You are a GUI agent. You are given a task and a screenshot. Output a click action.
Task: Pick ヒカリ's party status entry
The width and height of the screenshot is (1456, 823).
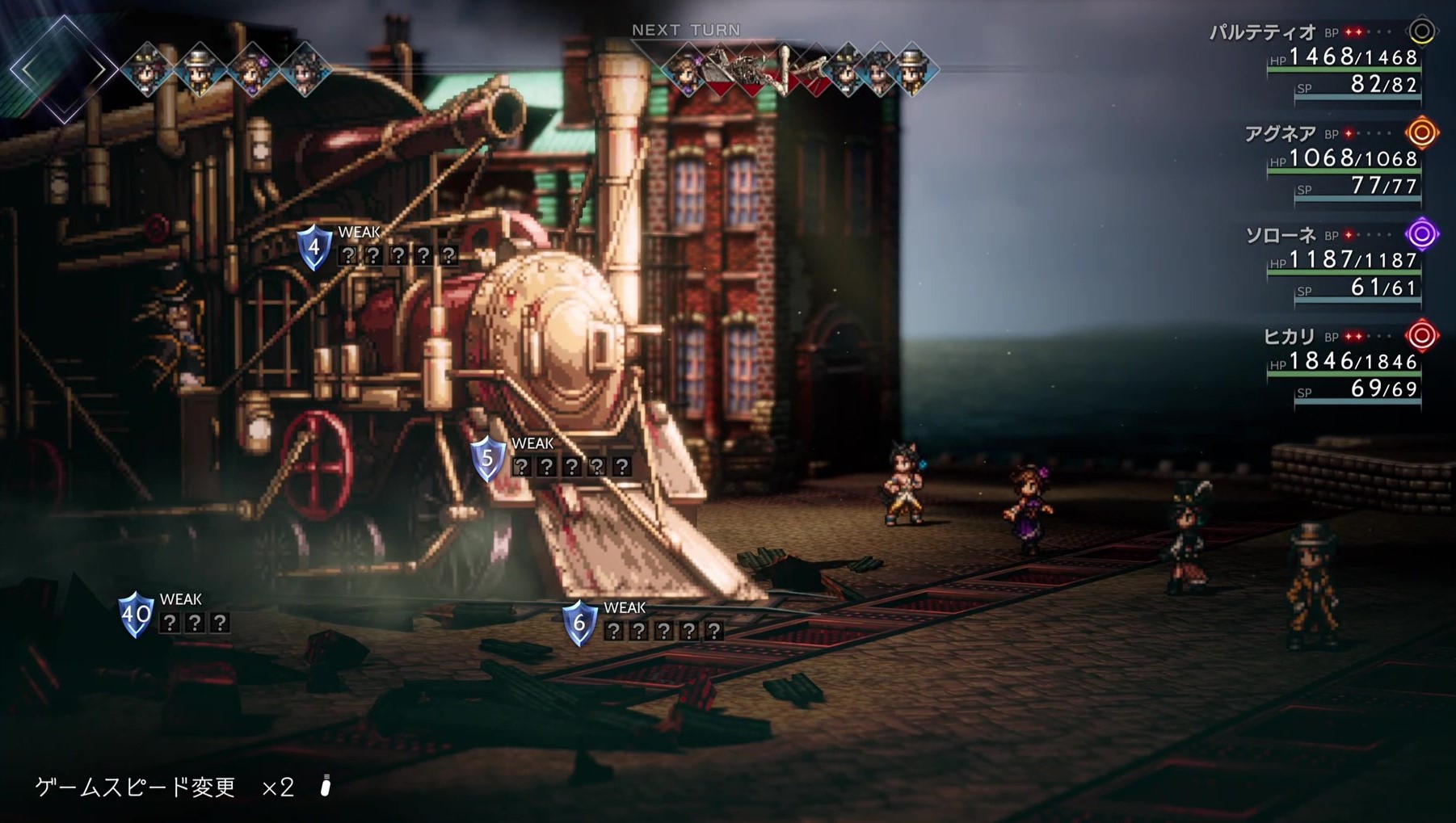point(1289,337)
